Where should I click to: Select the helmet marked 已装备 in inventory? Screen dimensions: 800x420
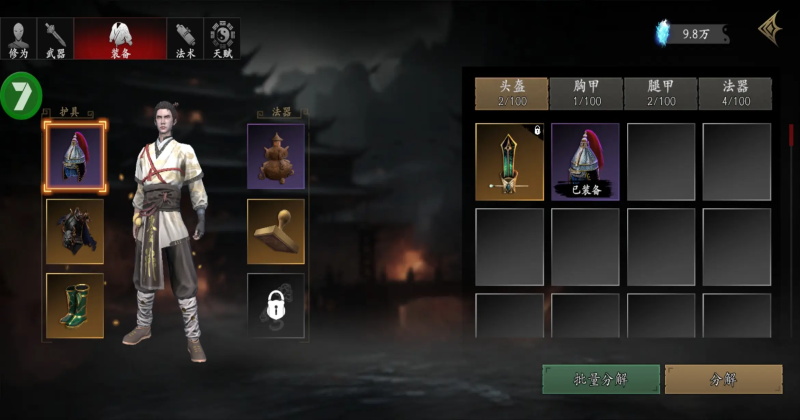pos(585,162)
